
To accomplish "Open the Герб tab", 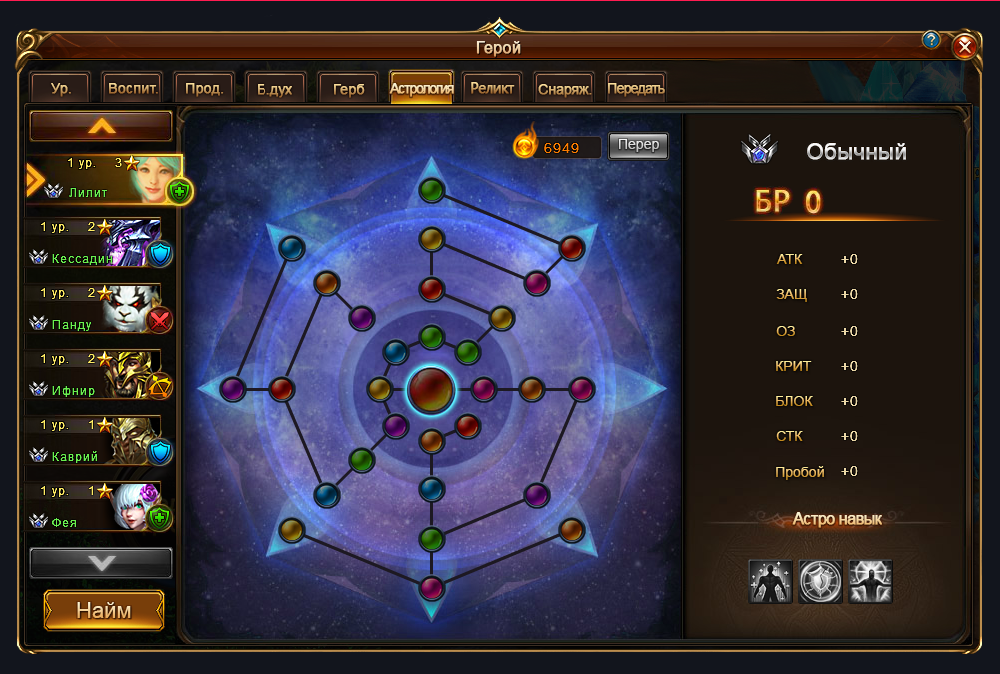I will [x=348, y=88].
